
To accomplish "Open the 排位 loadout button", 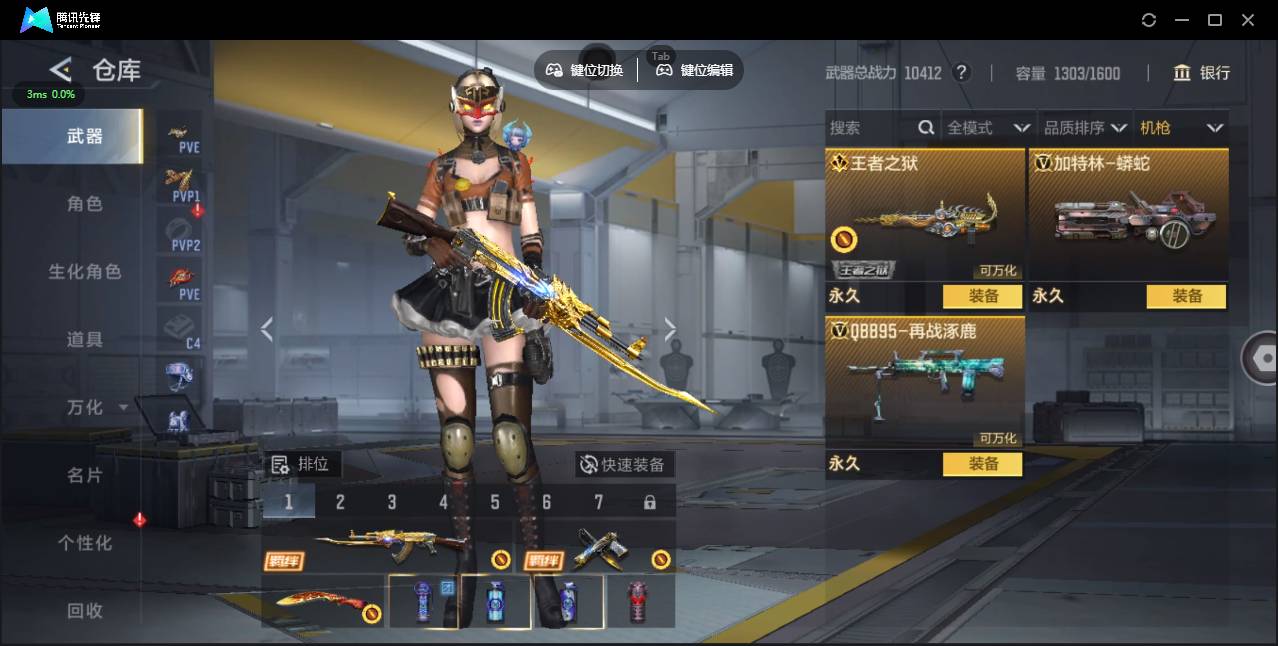I will click(302, 464).
